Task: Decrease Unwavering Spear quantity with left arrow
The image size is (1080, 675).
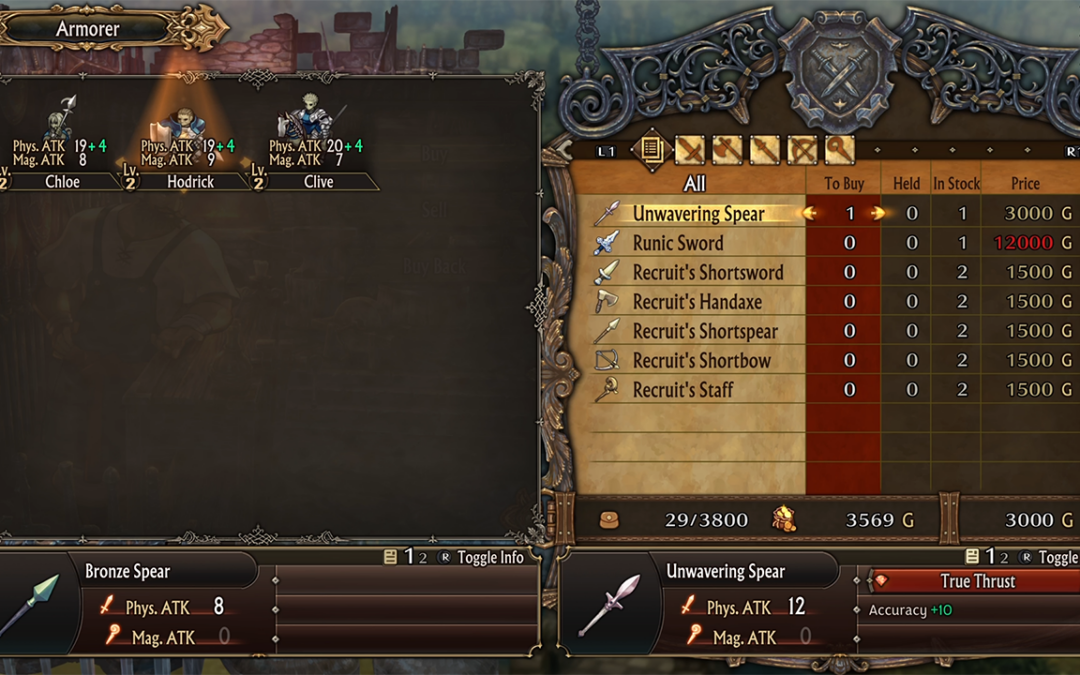Action: (x=810, y=213)
